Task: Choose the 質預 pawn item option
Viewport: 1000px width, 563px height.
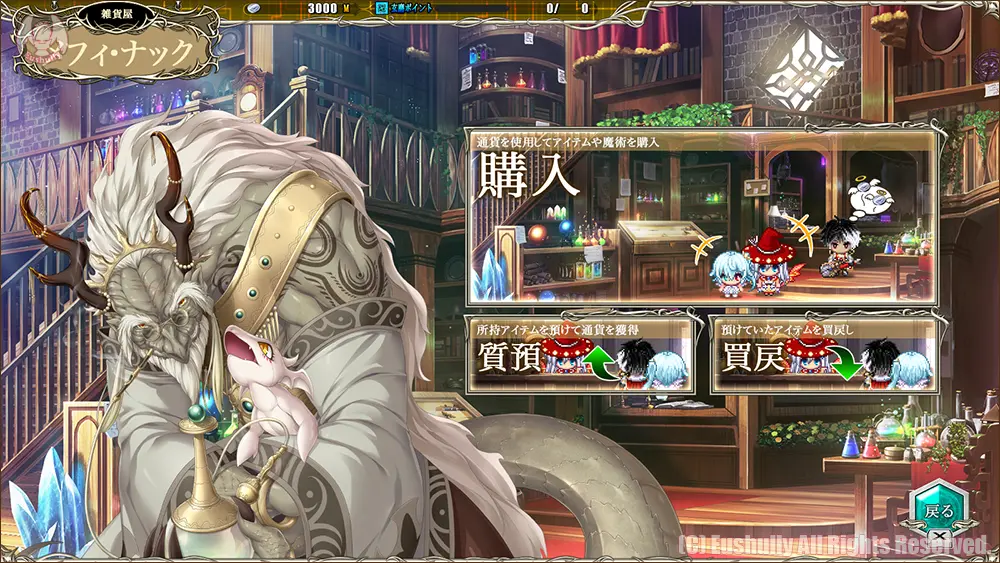Action: click(x=582, y=355)
